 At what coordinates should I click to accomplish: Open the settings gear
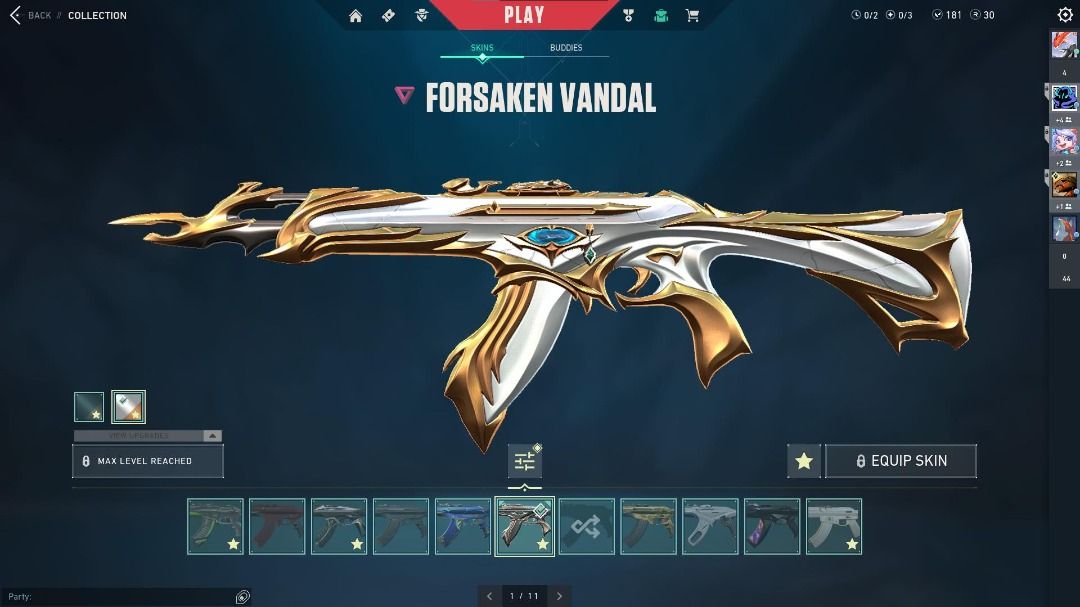tap(1065, 15)
